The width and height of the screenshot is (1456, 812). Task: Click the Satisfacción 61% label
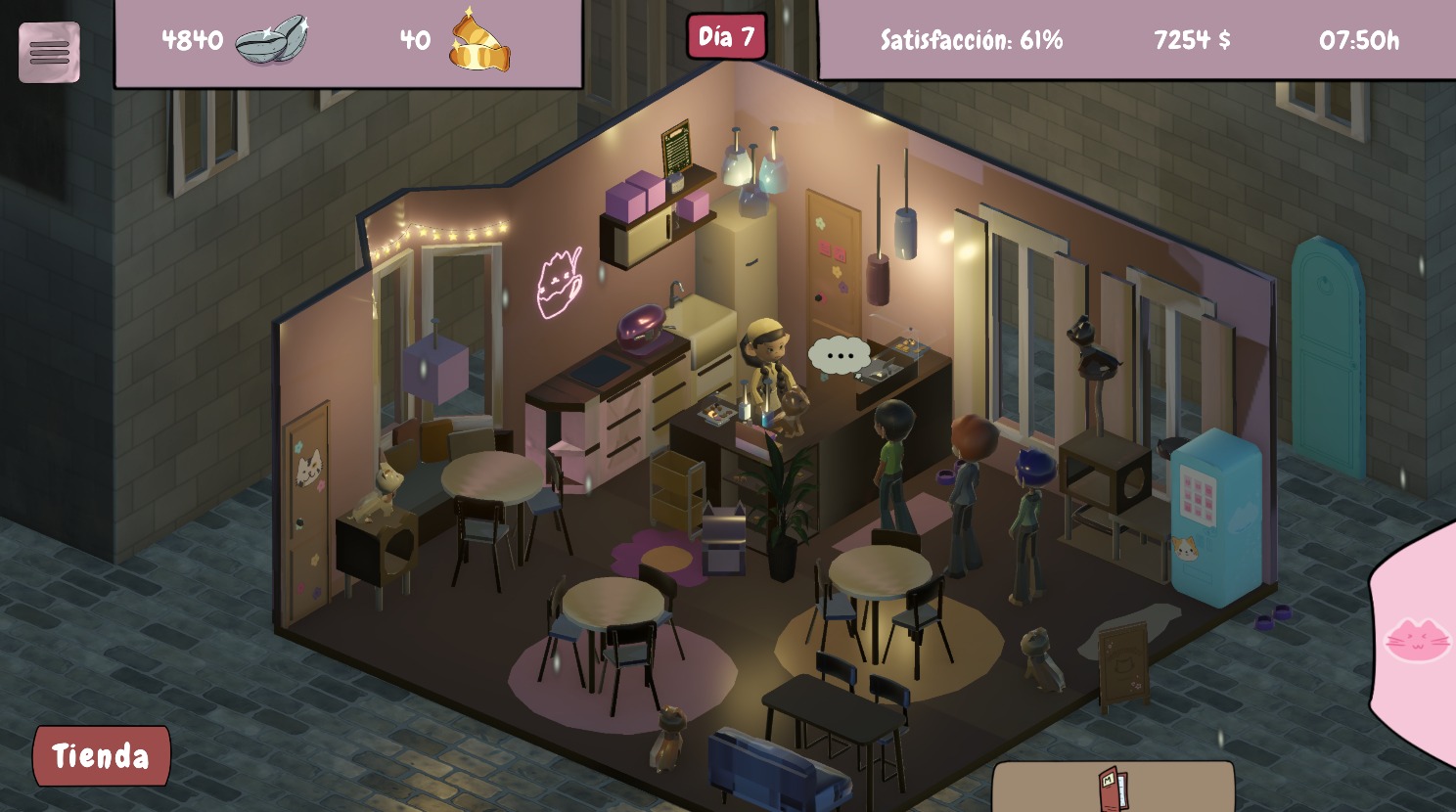tap(971, 40)
